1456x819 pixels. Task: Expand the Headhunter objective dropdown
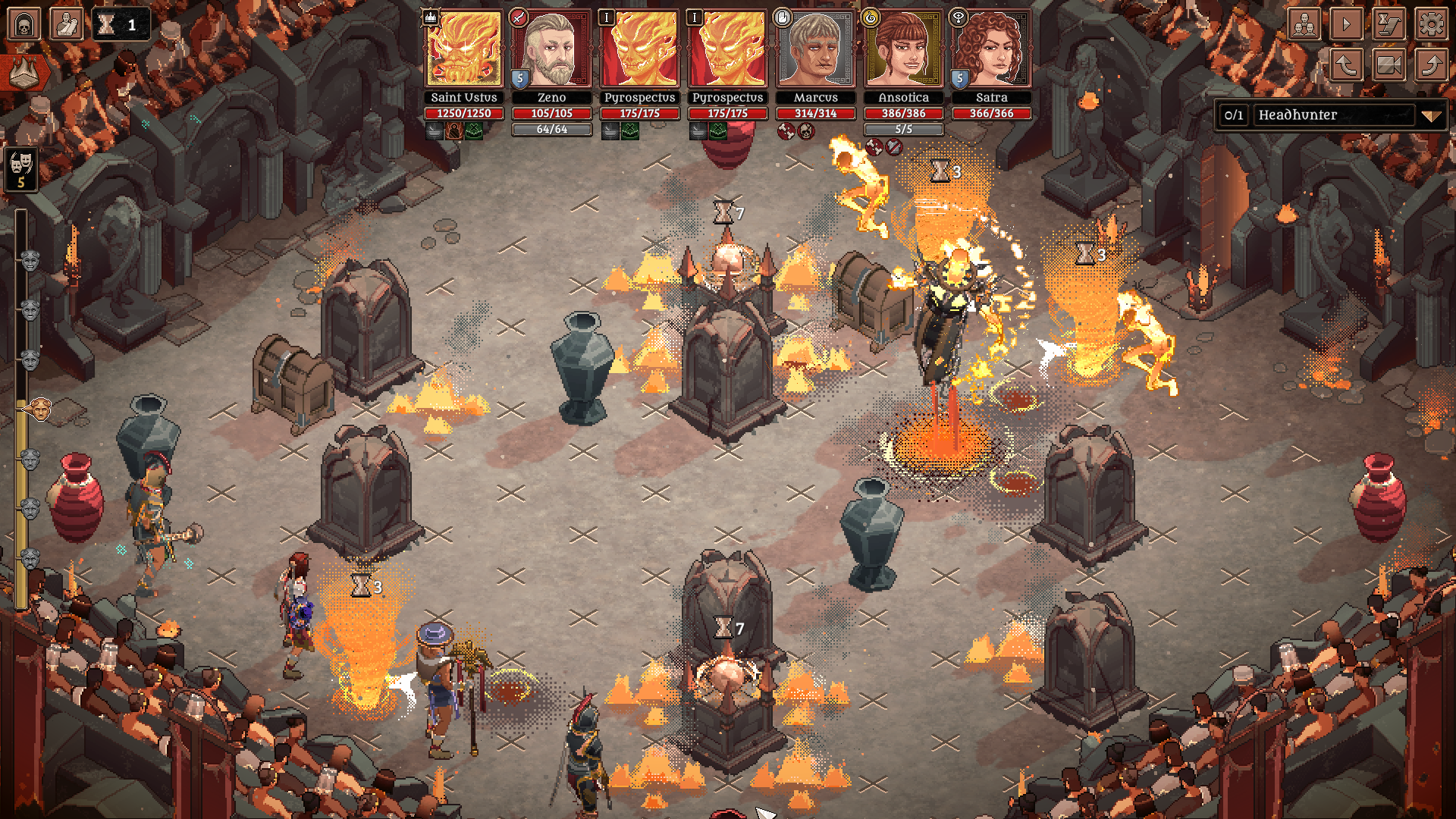point(1430,115)
